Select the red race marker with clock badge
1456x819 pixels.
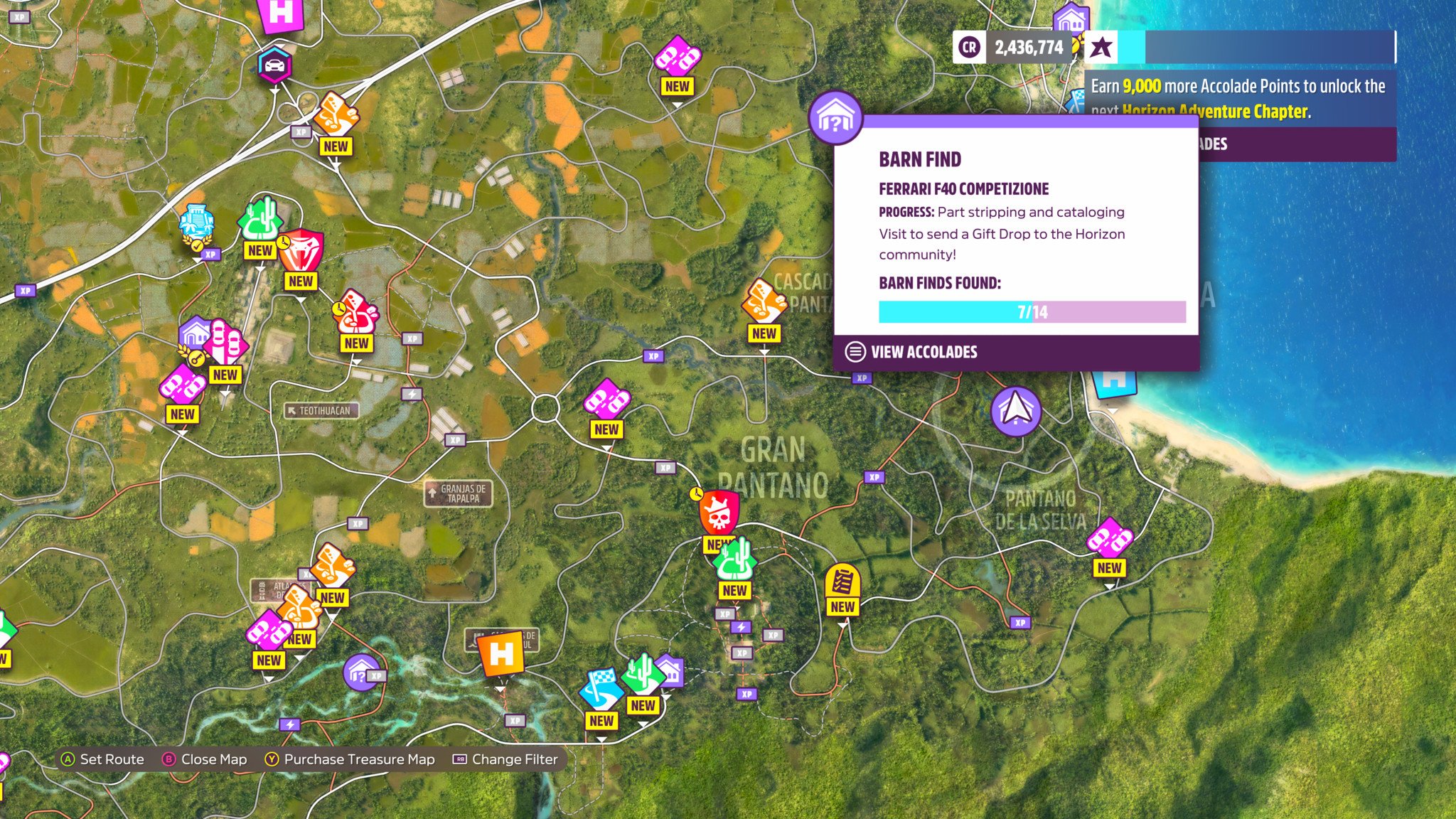[x=355, y=312]
